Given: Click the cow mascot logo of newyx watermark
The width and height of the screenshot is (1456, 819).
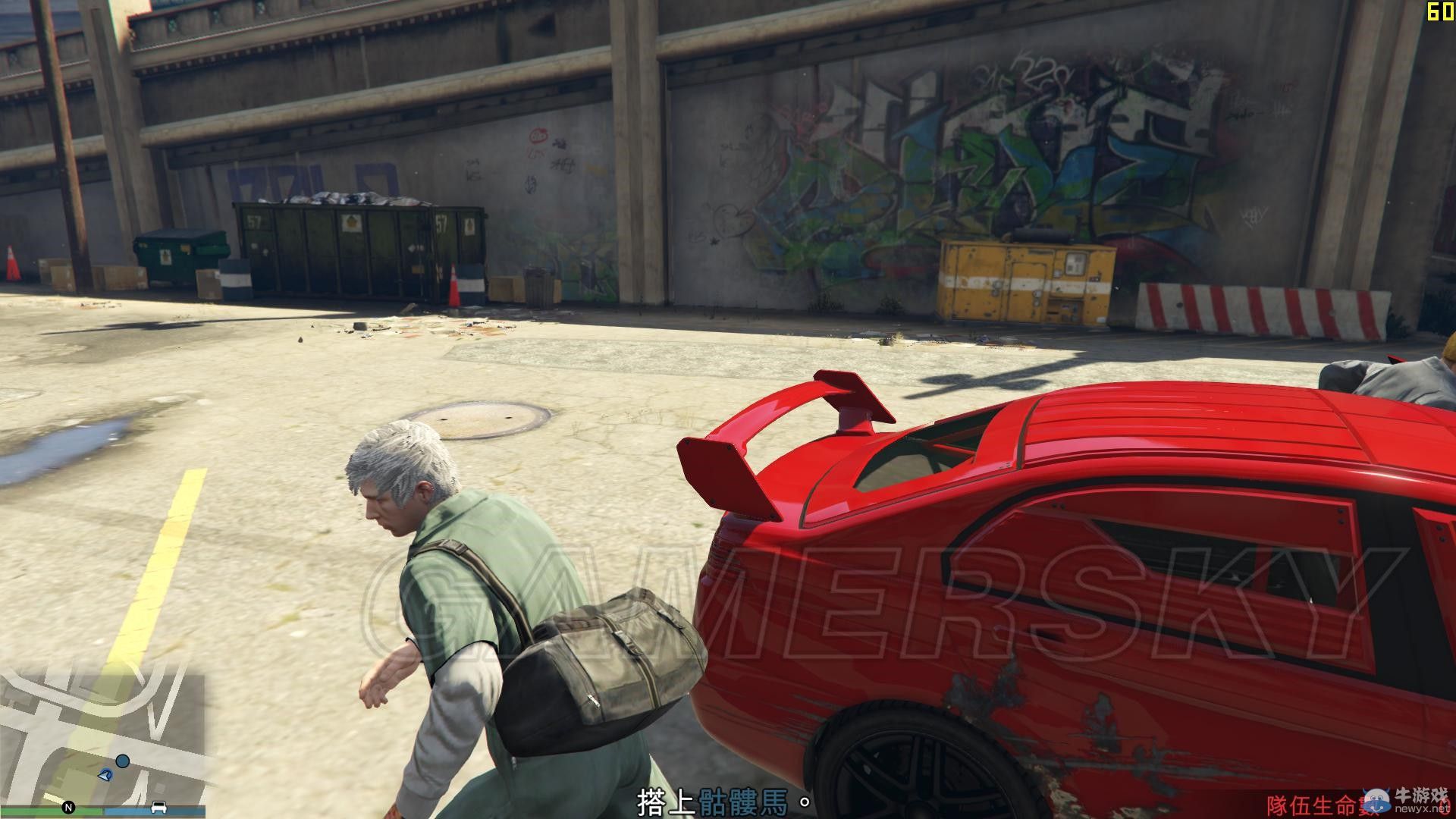Looking at the screenshot, I should pyautogui.click(x=1378, y=800).
